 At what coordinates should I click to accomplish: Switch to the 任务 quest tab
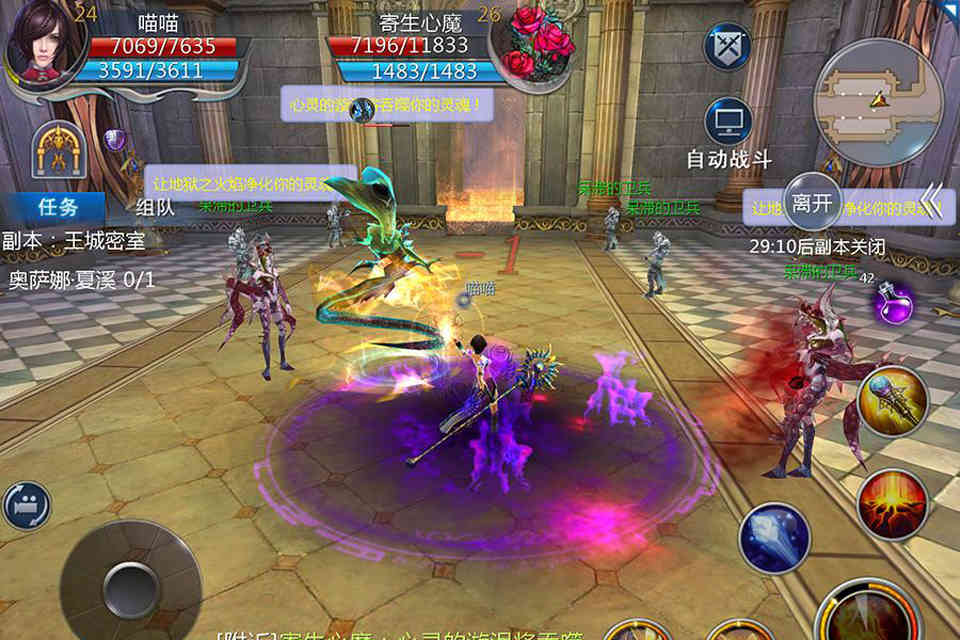pos(57,208)
